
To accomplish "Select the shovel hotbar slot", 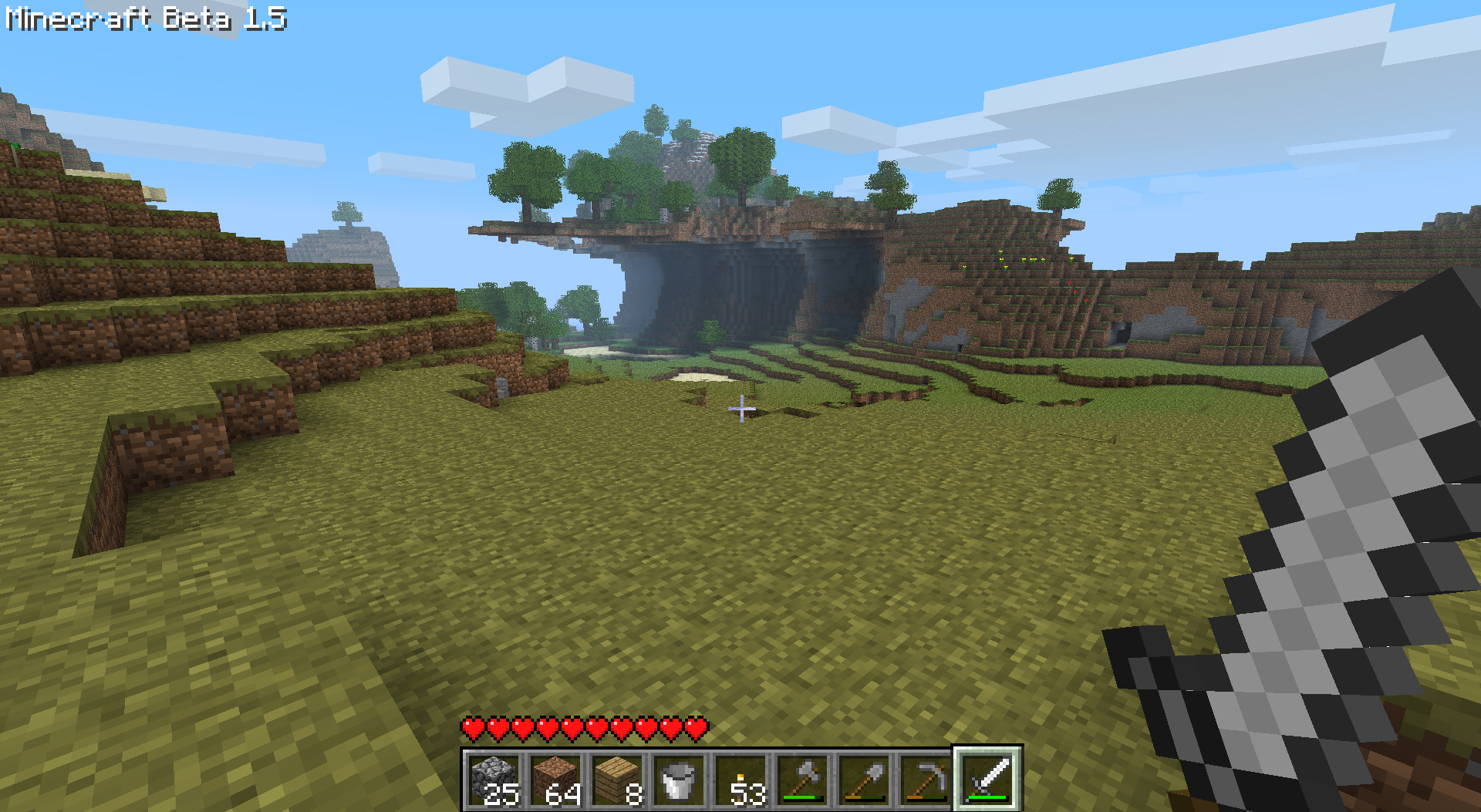I will tap(865, 779).
